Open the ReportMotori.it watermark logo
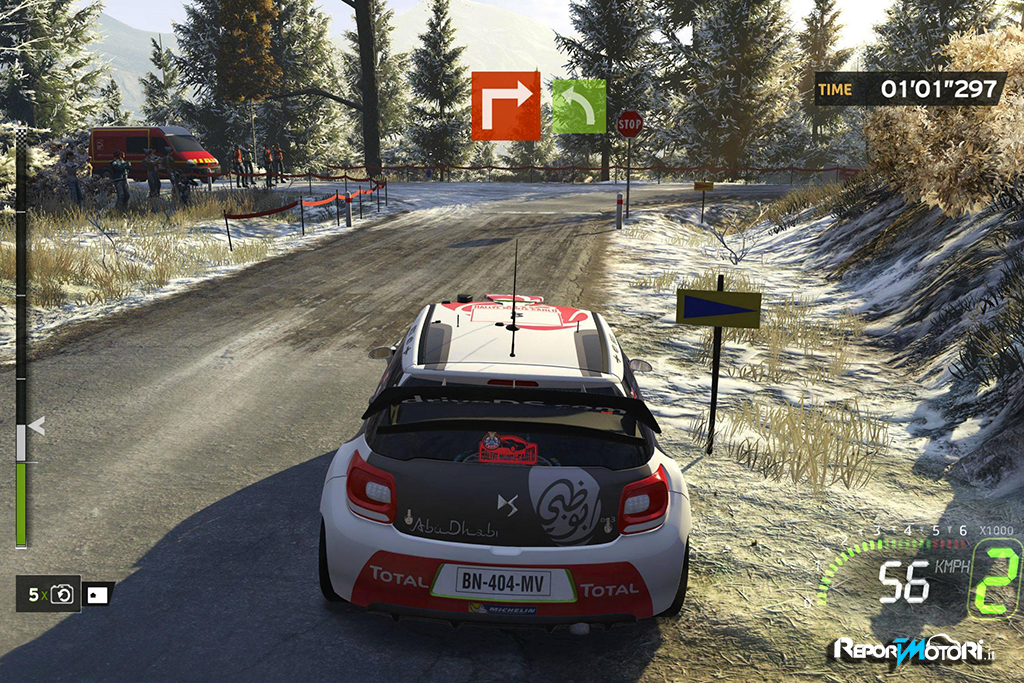Viewport: 1024px width, 683px height. [915, 650]
